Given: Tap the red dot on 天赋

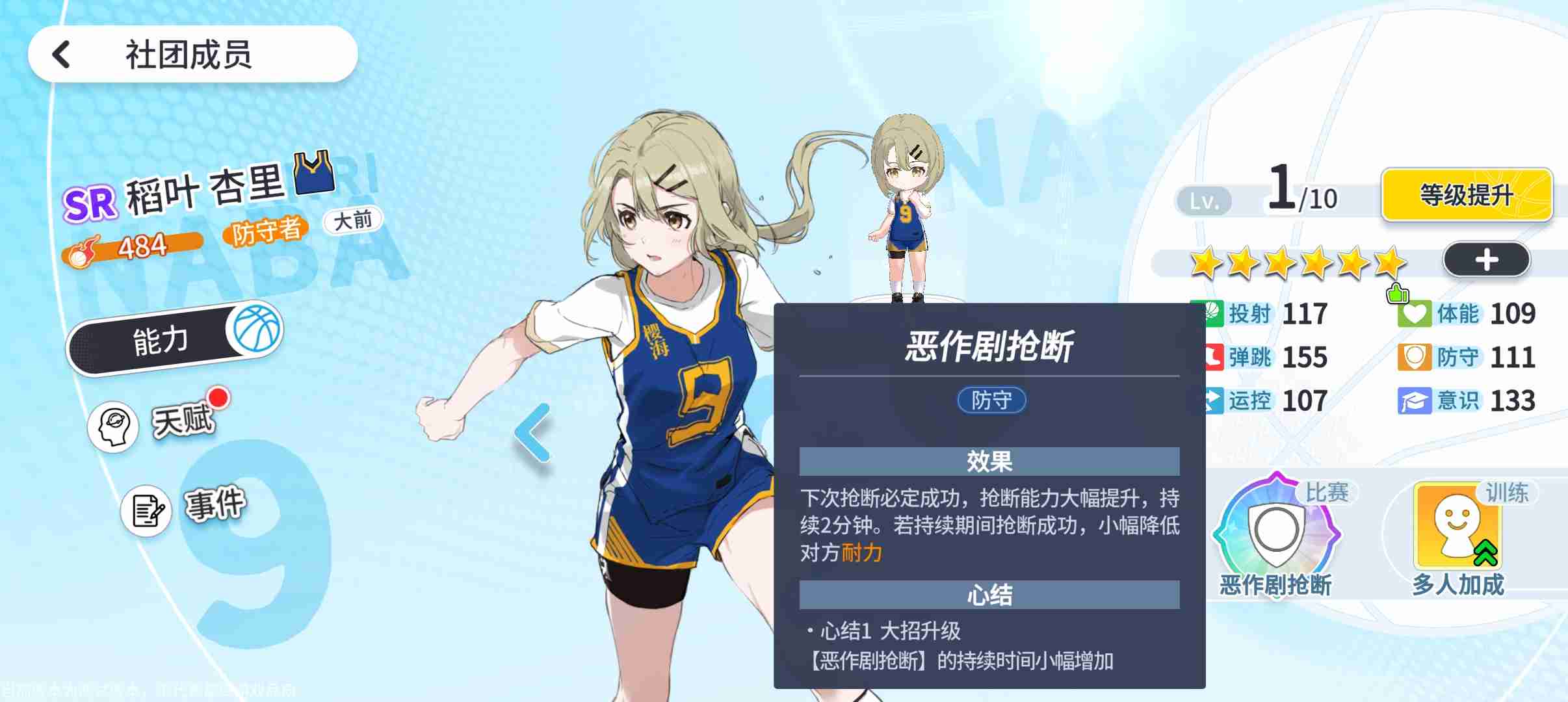Looking at the screenshot, I should pos(219,396).
